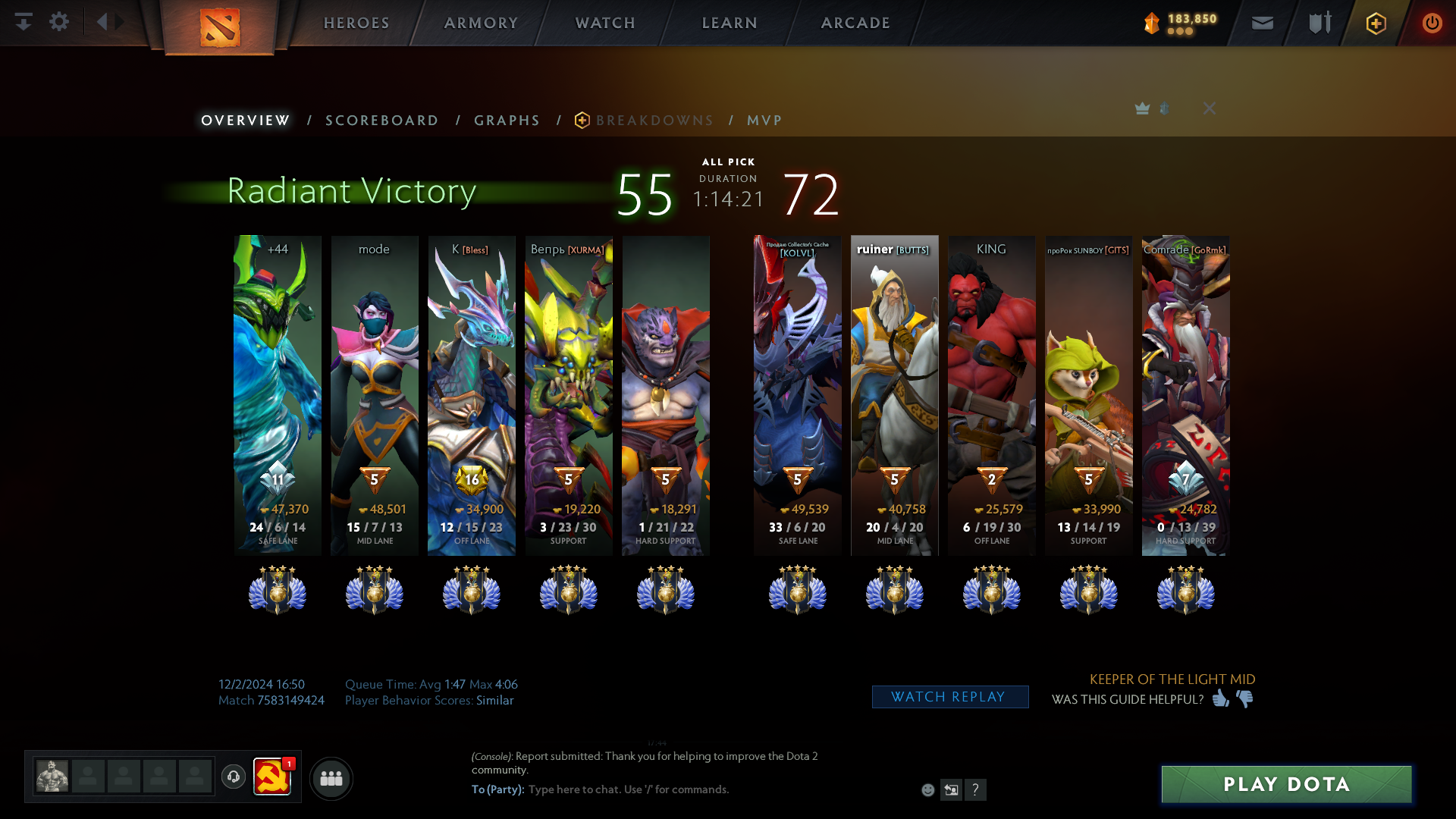Open the Heroes menu
1456x819 pixels.
356,23
